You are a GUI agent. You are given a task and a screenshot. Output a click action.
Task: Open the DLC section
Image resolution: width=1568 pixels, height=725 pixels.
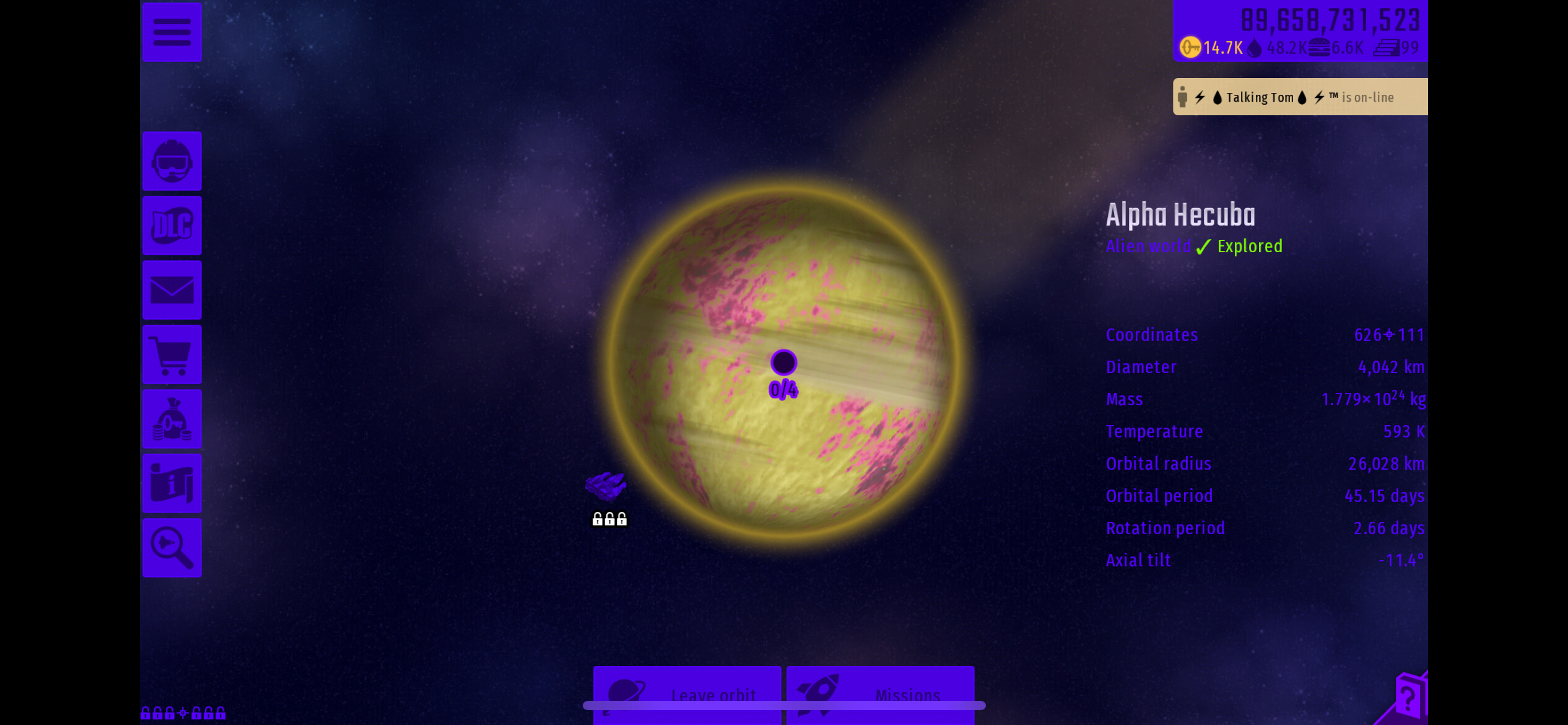pyautogui.click(x=172, y=226)
